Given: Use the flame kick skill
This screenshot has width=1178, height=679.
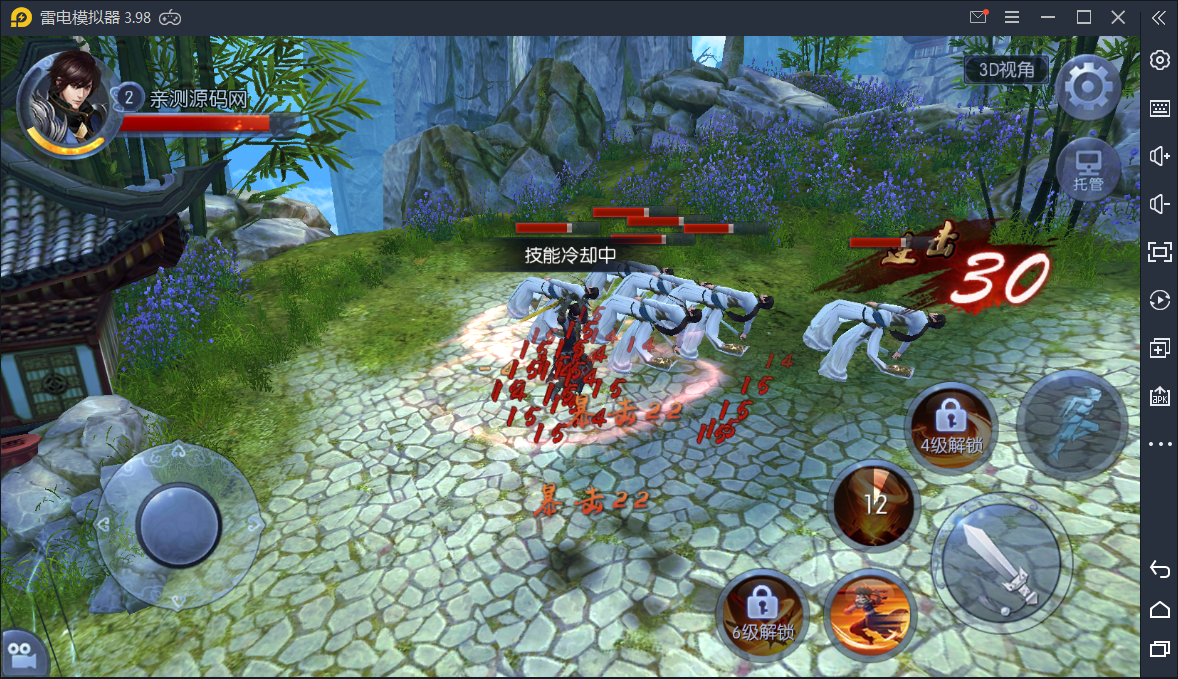Looking at the screenshot, I should (869, 612).
